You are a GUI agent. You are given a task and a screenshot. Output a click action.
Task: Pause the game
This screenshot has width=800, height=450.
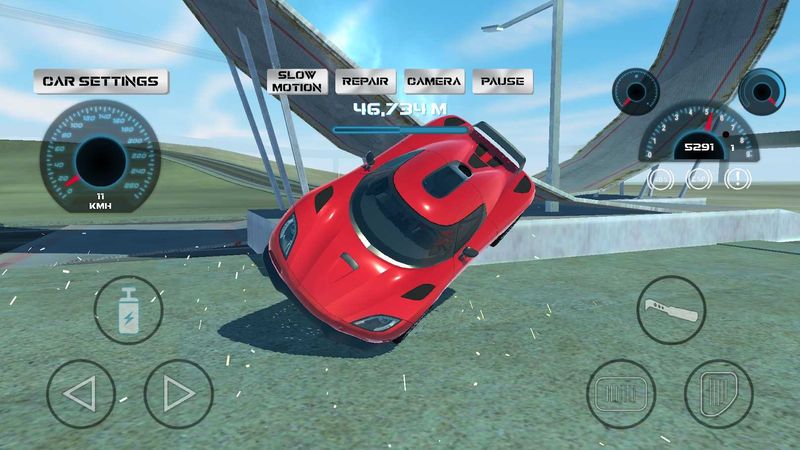click(x=502, y=81)
